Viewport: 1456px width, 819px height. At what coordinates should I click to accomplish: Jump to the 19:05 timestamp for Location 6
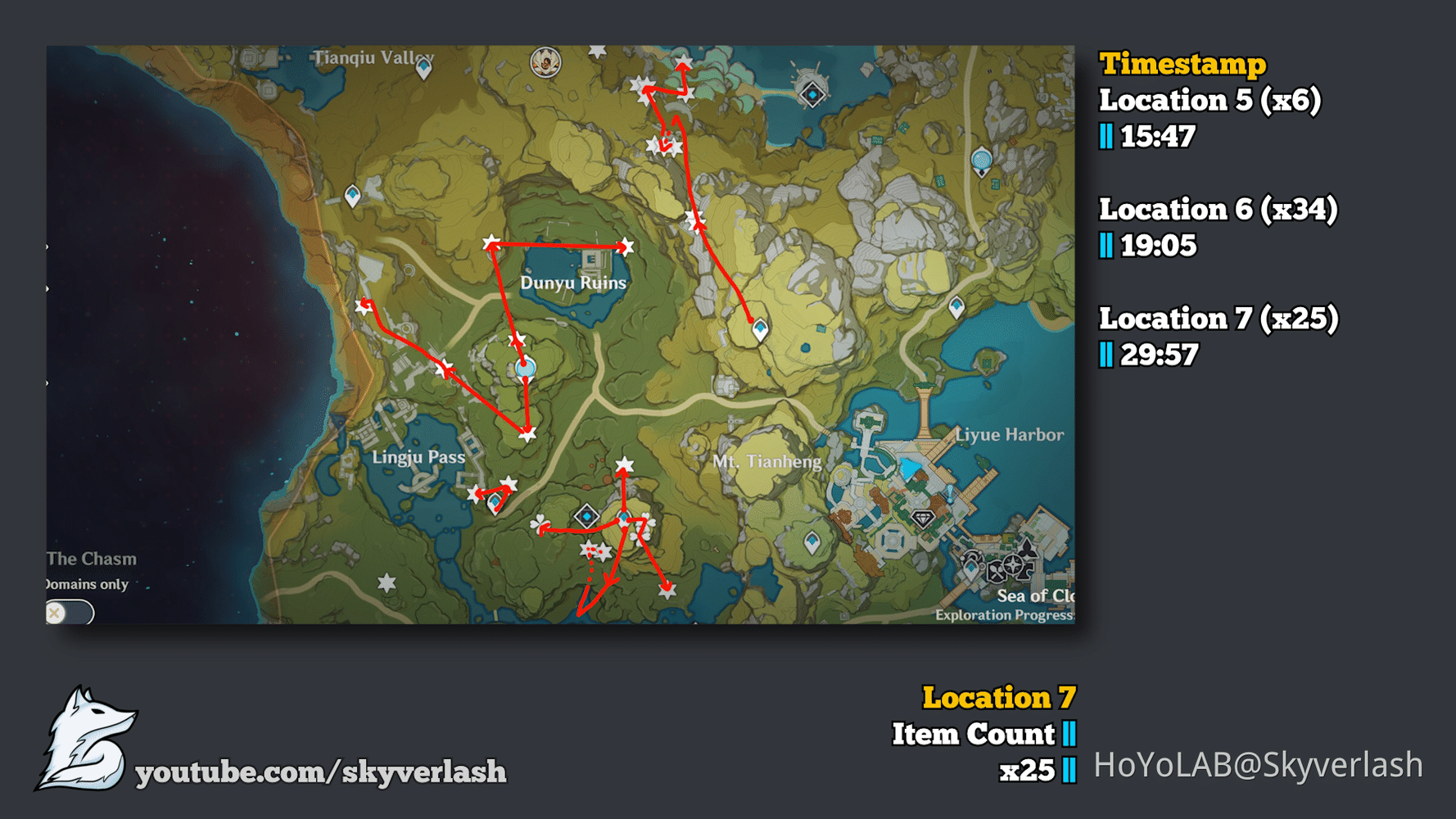(1156, 245)
